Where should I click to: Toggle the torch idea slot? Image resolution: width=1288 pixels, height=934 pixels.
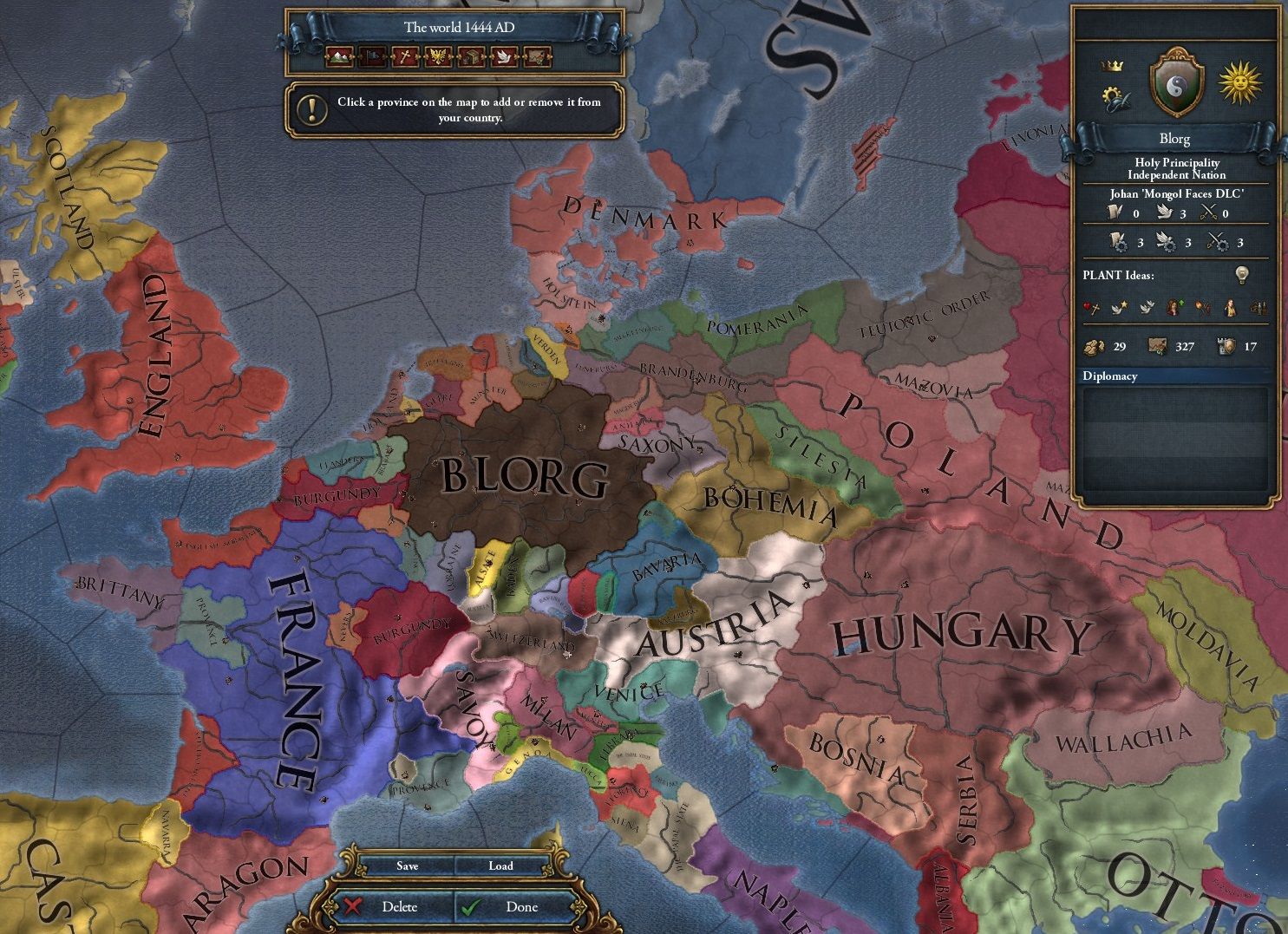1202,308
